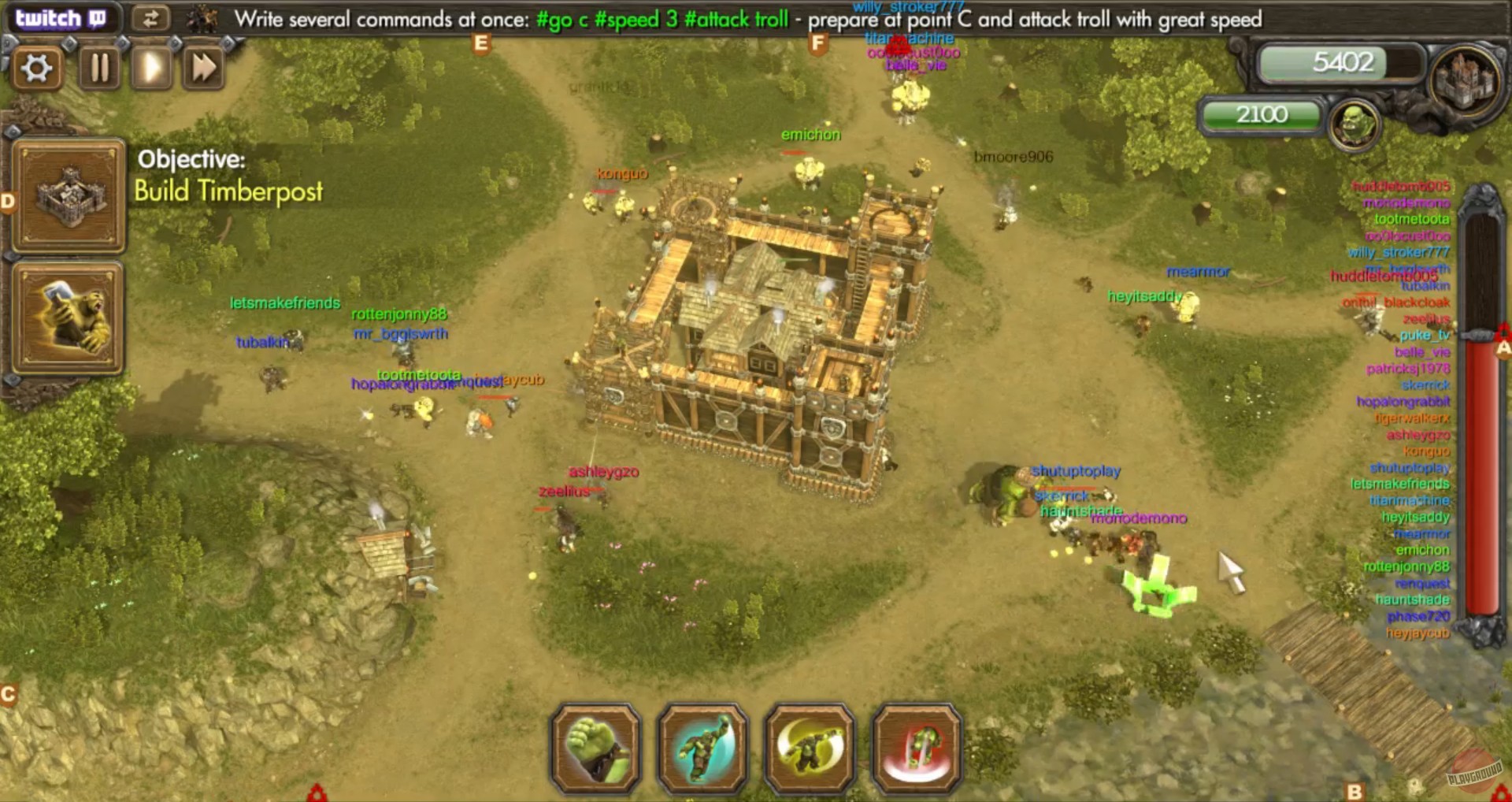Enable normal speed with the play button
This screenshot has height=802, width=1512.
point(150,68)
